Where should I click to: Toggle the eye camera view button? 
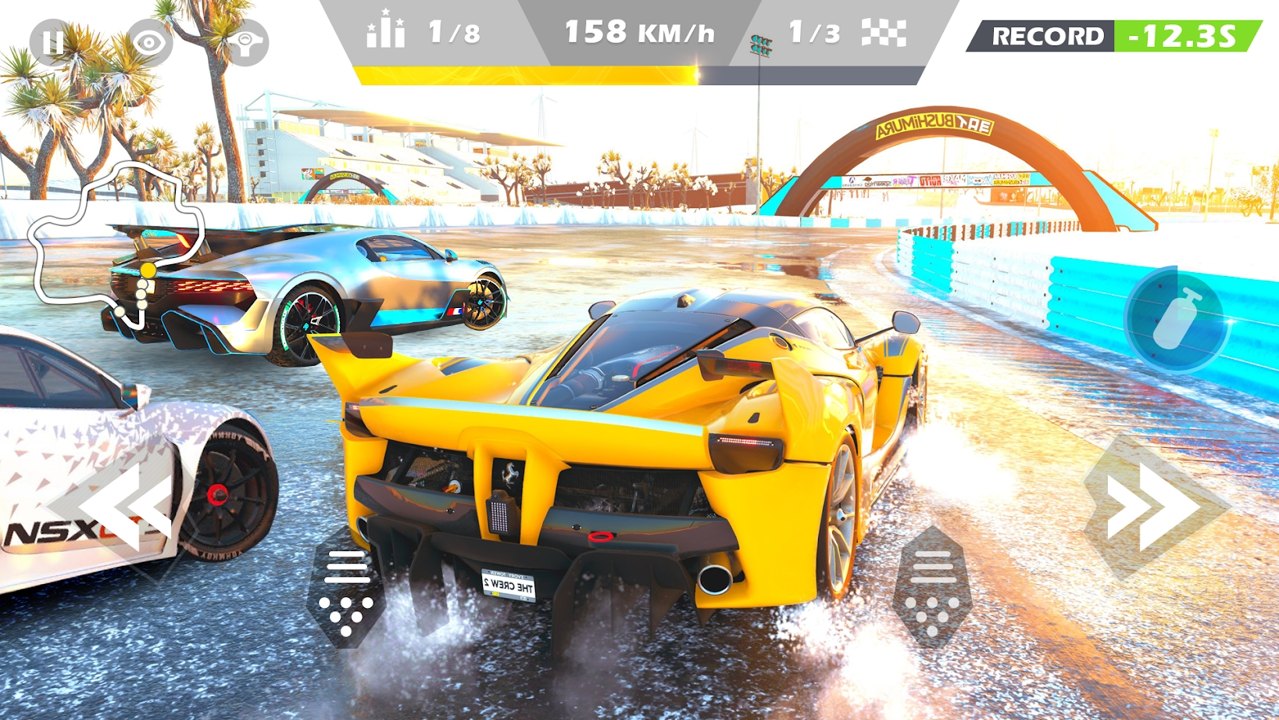(149, 42)
